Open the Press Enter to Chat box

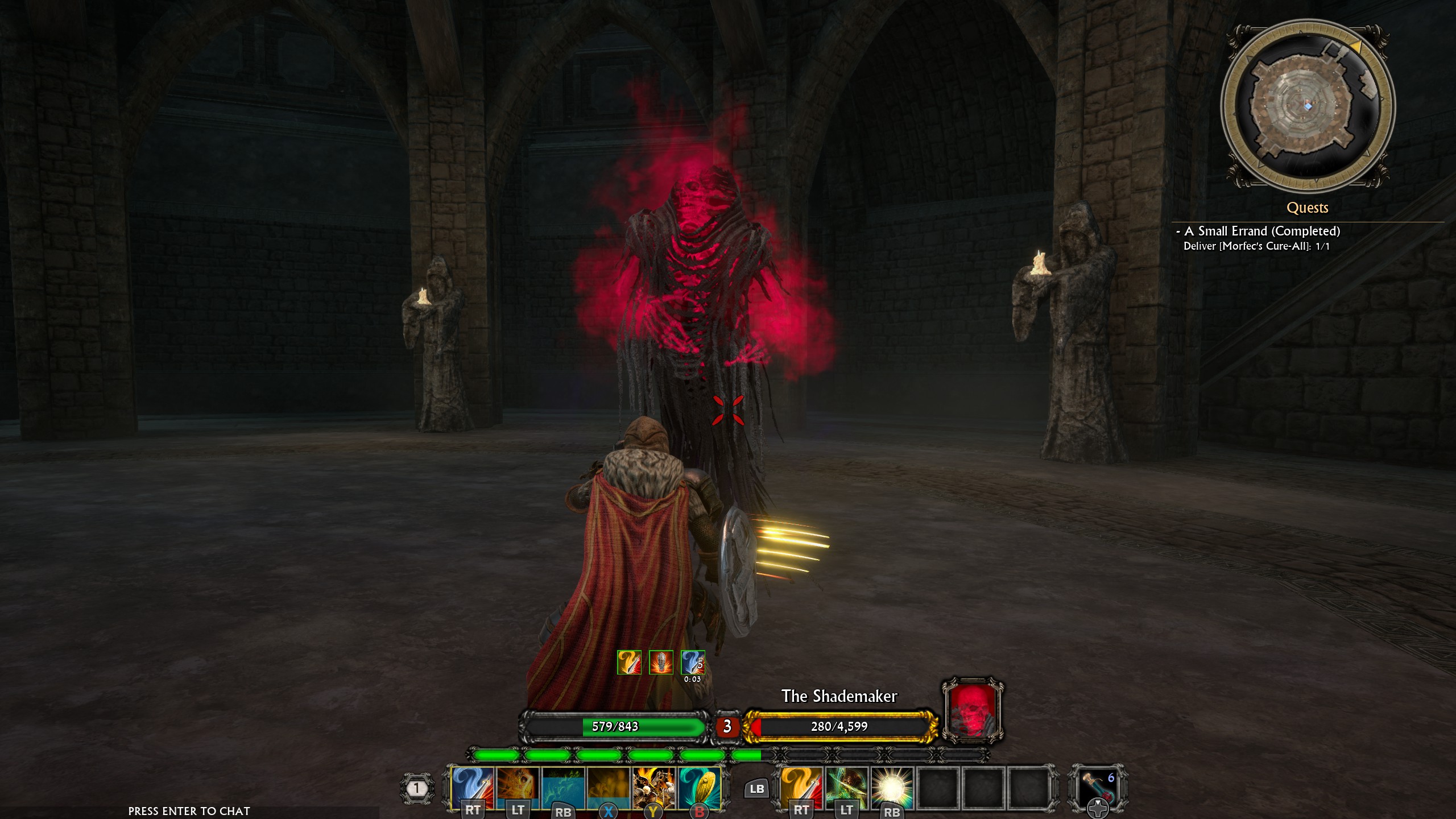coord(189,811)
